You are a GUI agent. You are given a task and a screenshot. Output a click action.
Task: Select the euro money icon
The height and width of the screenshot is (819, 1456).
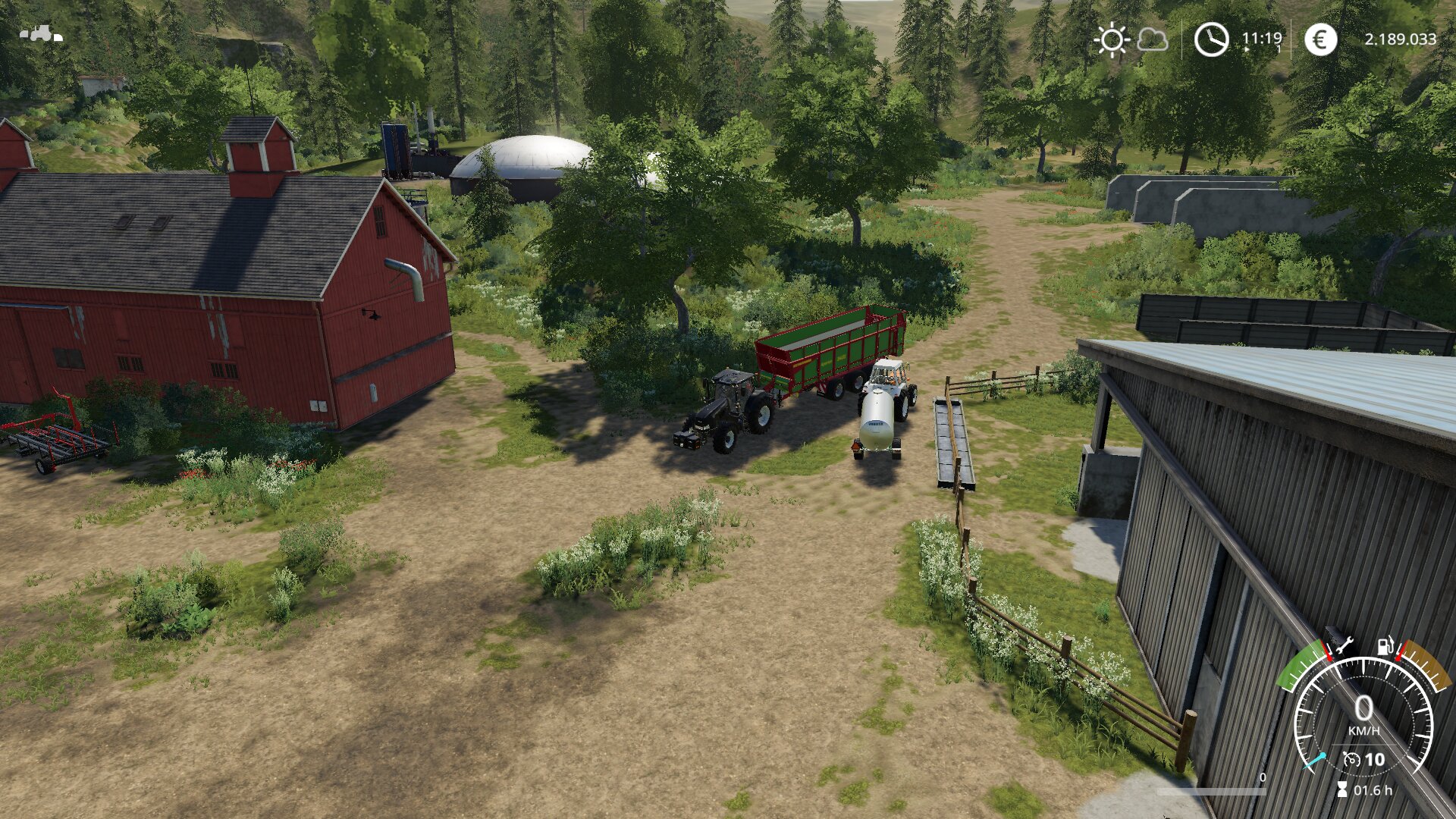click(x=1320, y=39)
